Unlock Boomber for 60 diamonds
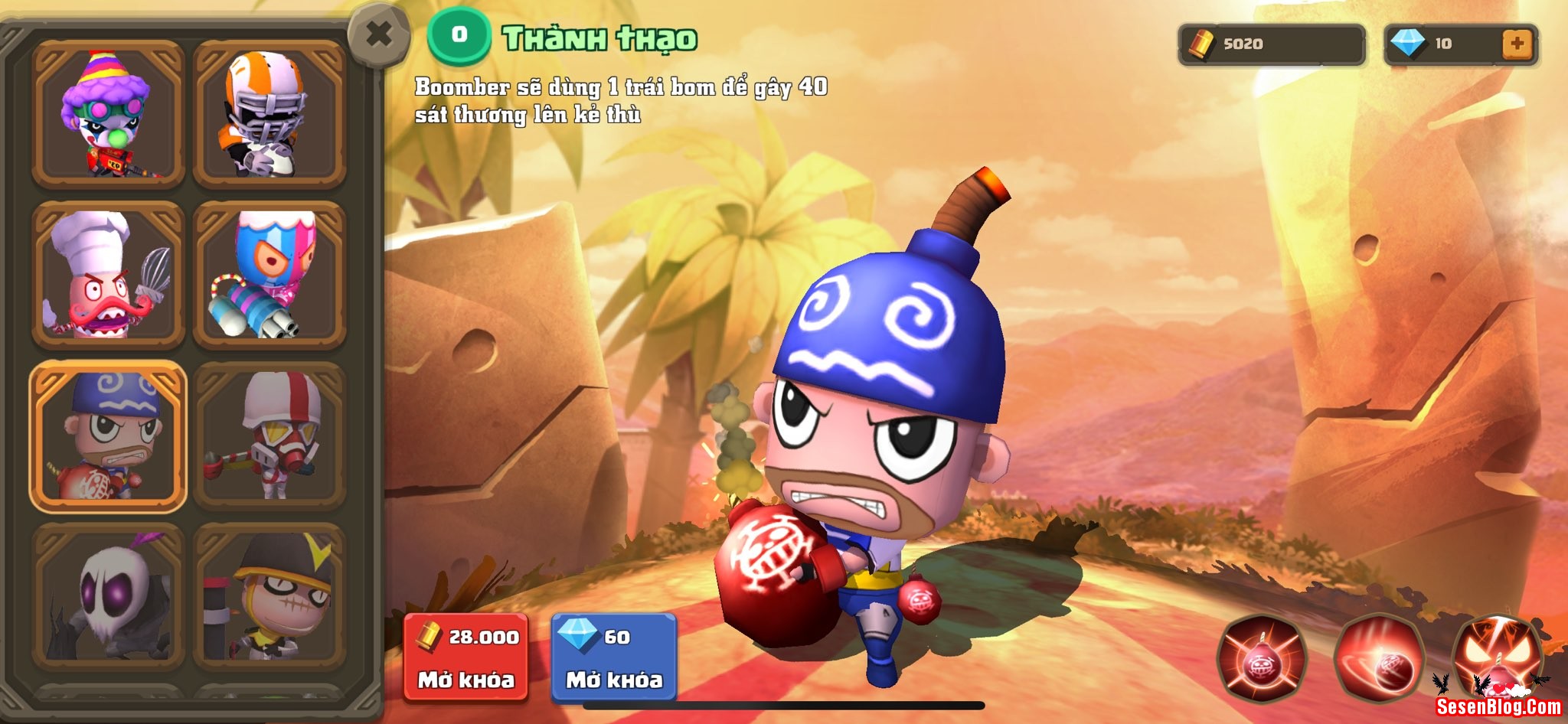Viewport: 1568px width, 724px height. click(x=614, y=657)
